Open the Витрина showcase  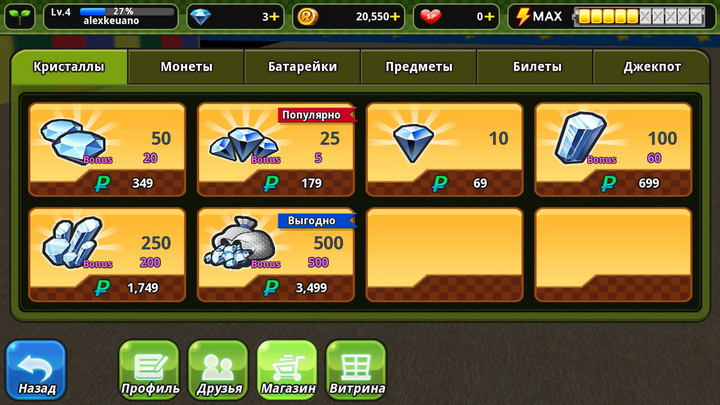coord(355,370)
